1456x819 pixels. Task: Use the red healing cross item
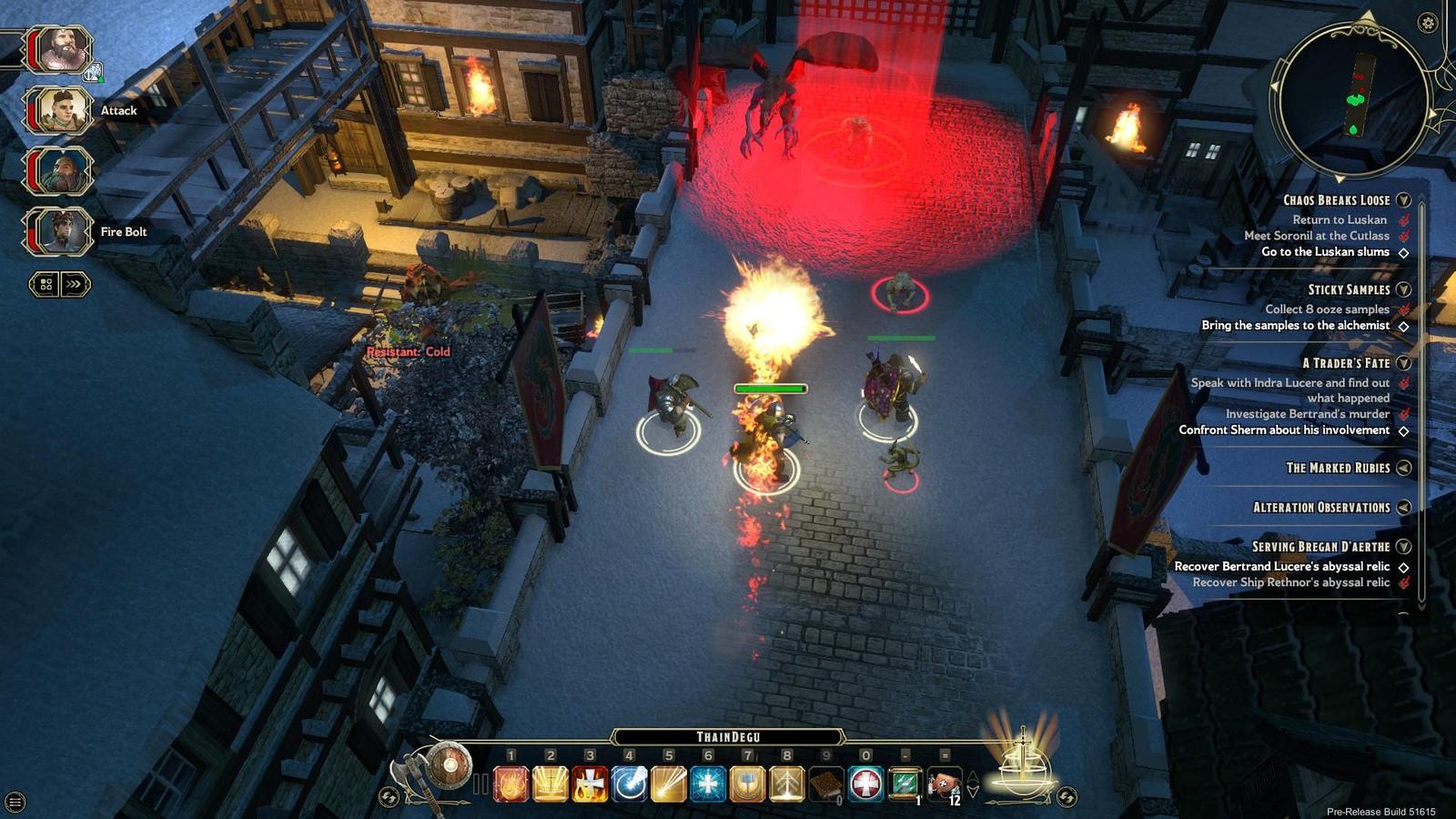865,784
